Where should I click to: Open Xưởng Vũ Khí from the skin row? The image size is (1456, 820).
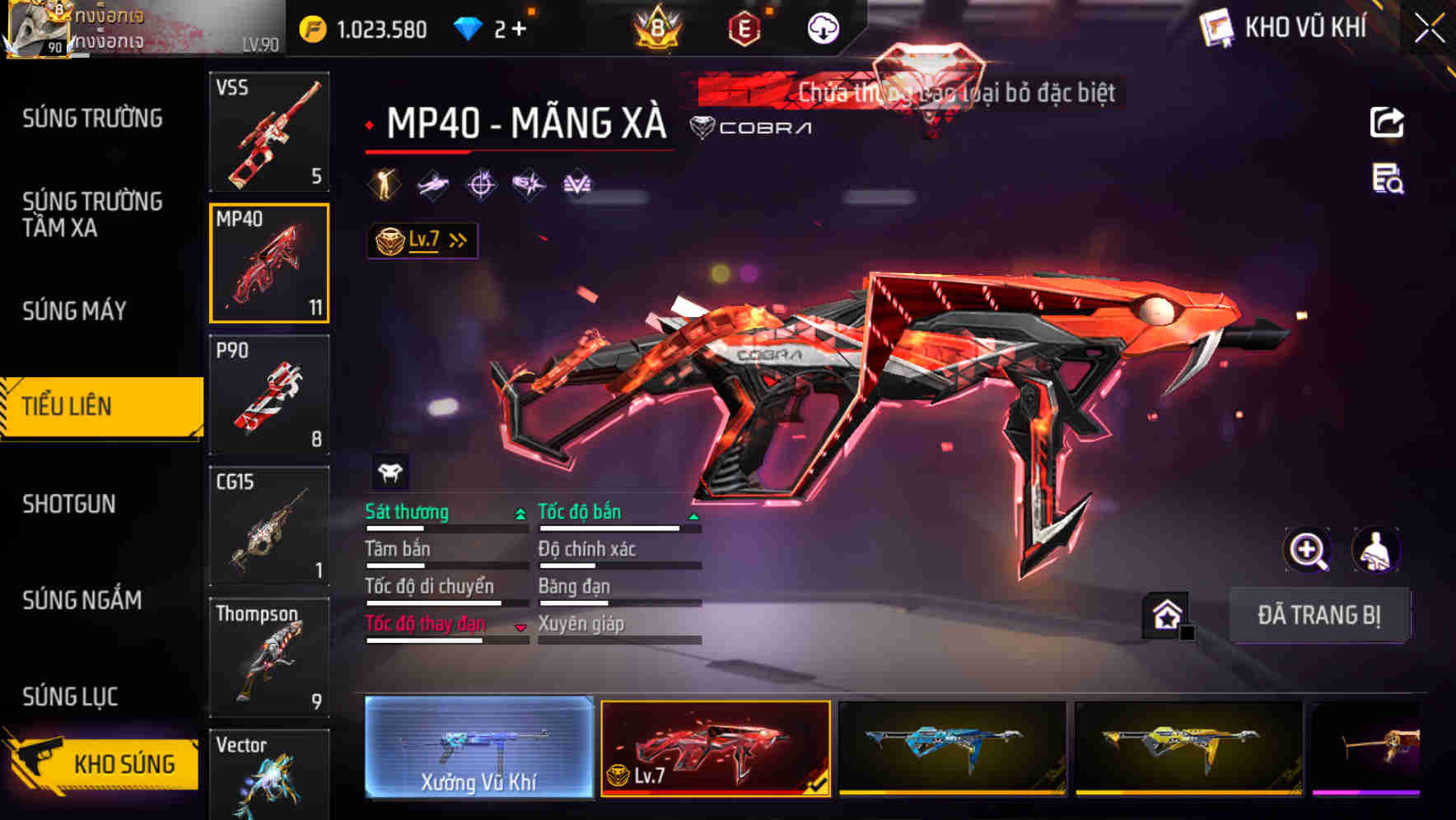(478, 751)
